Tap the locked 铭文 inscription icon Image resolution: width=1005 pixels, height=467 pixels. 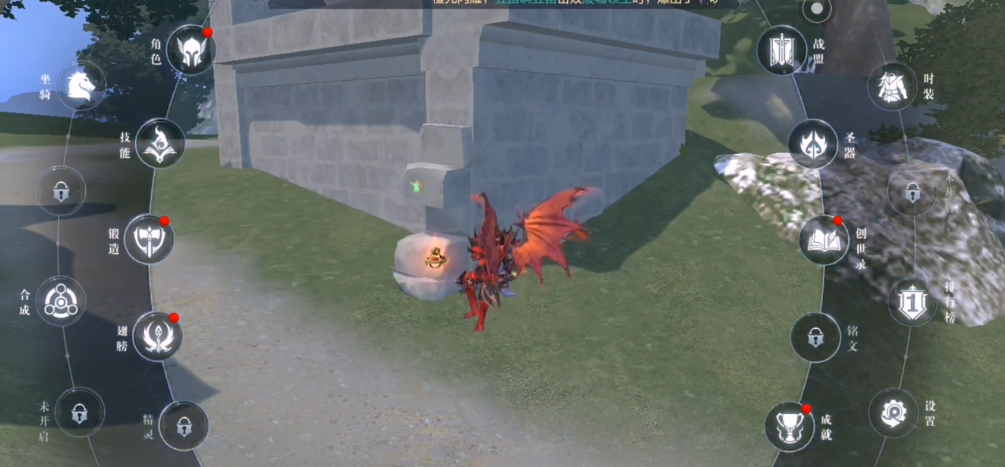pyautogui.click(x=815, y=336)
